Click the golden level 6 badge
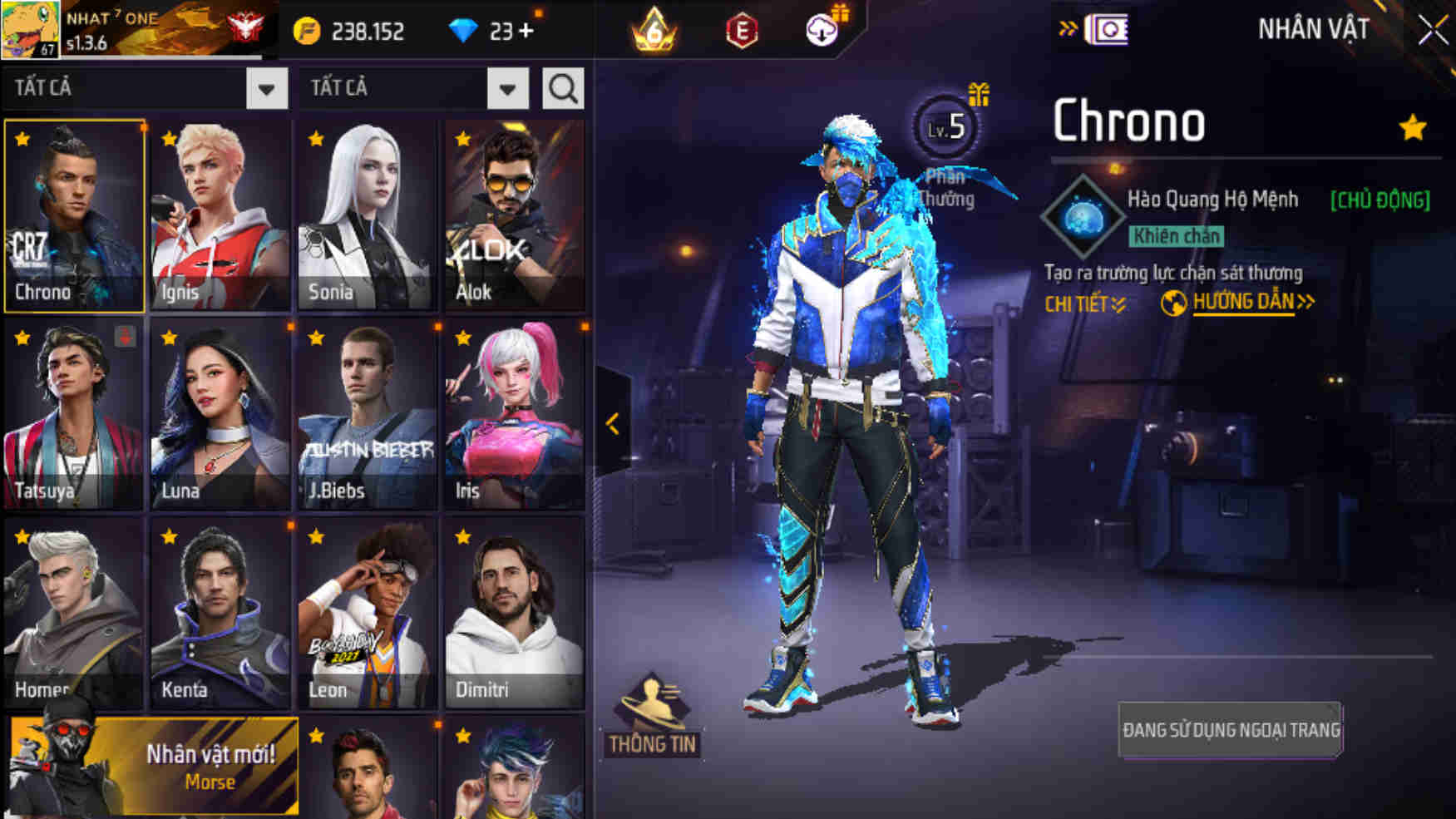This screenshot has width=1456, height=819. click(x=654, y=32)
